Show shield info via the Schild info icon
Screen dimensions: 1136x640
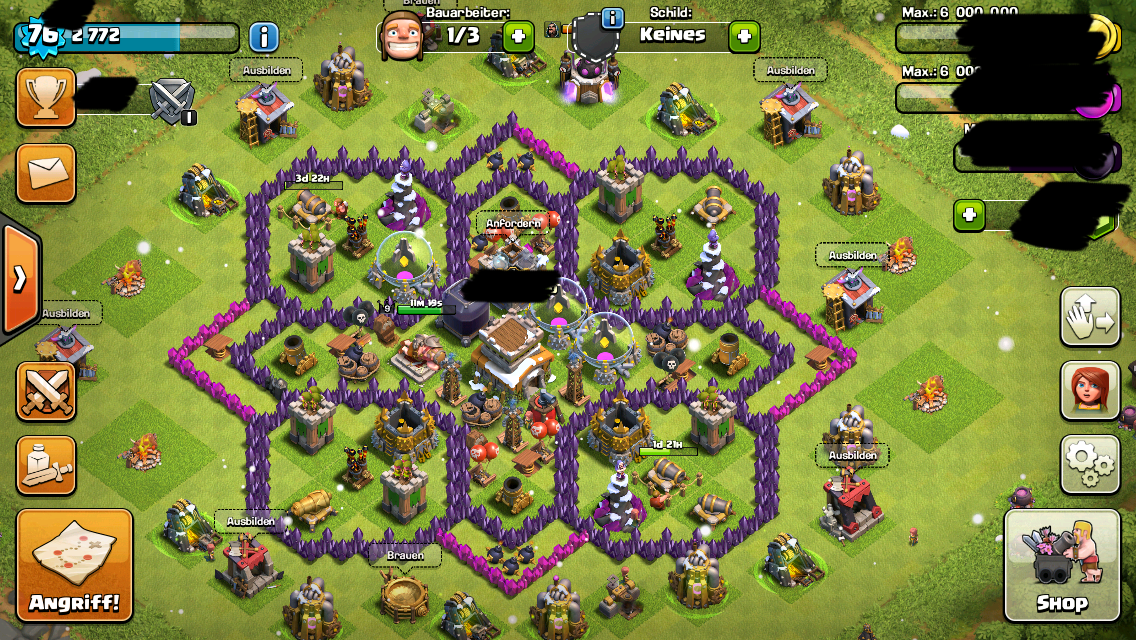tap(611, 18)
